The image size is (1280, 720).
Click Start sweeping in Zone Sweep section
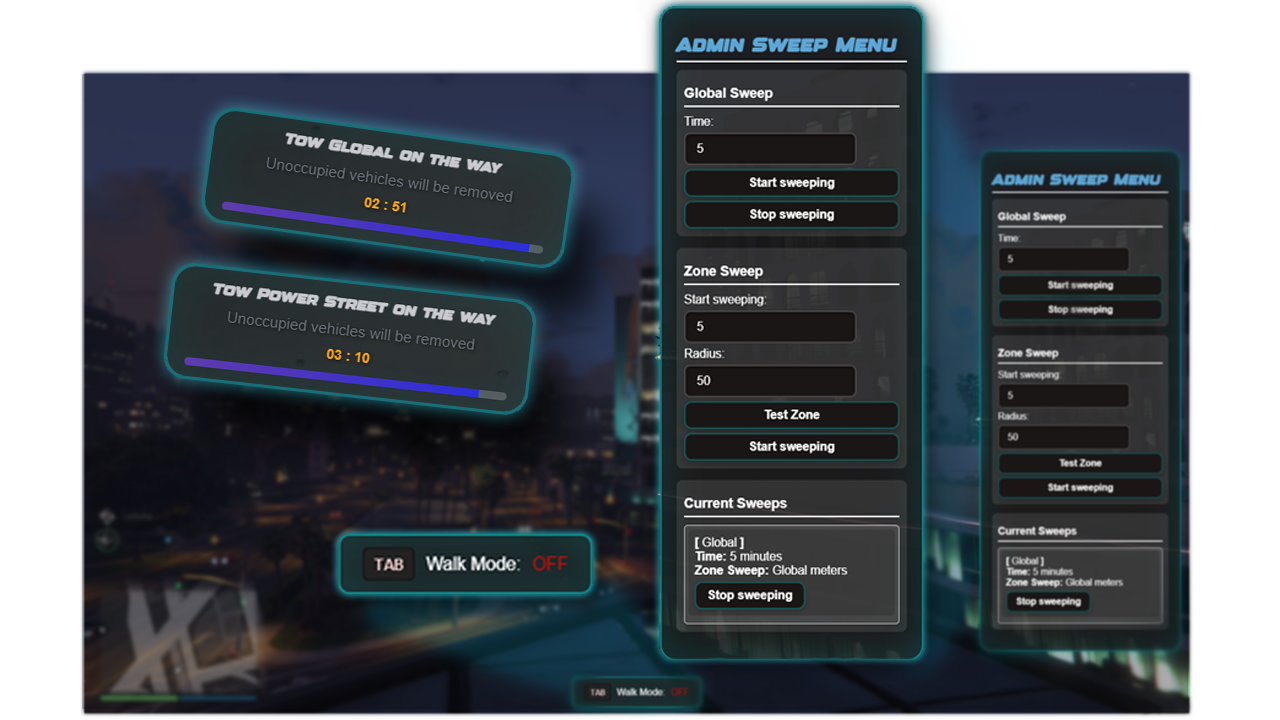point(790,446)
